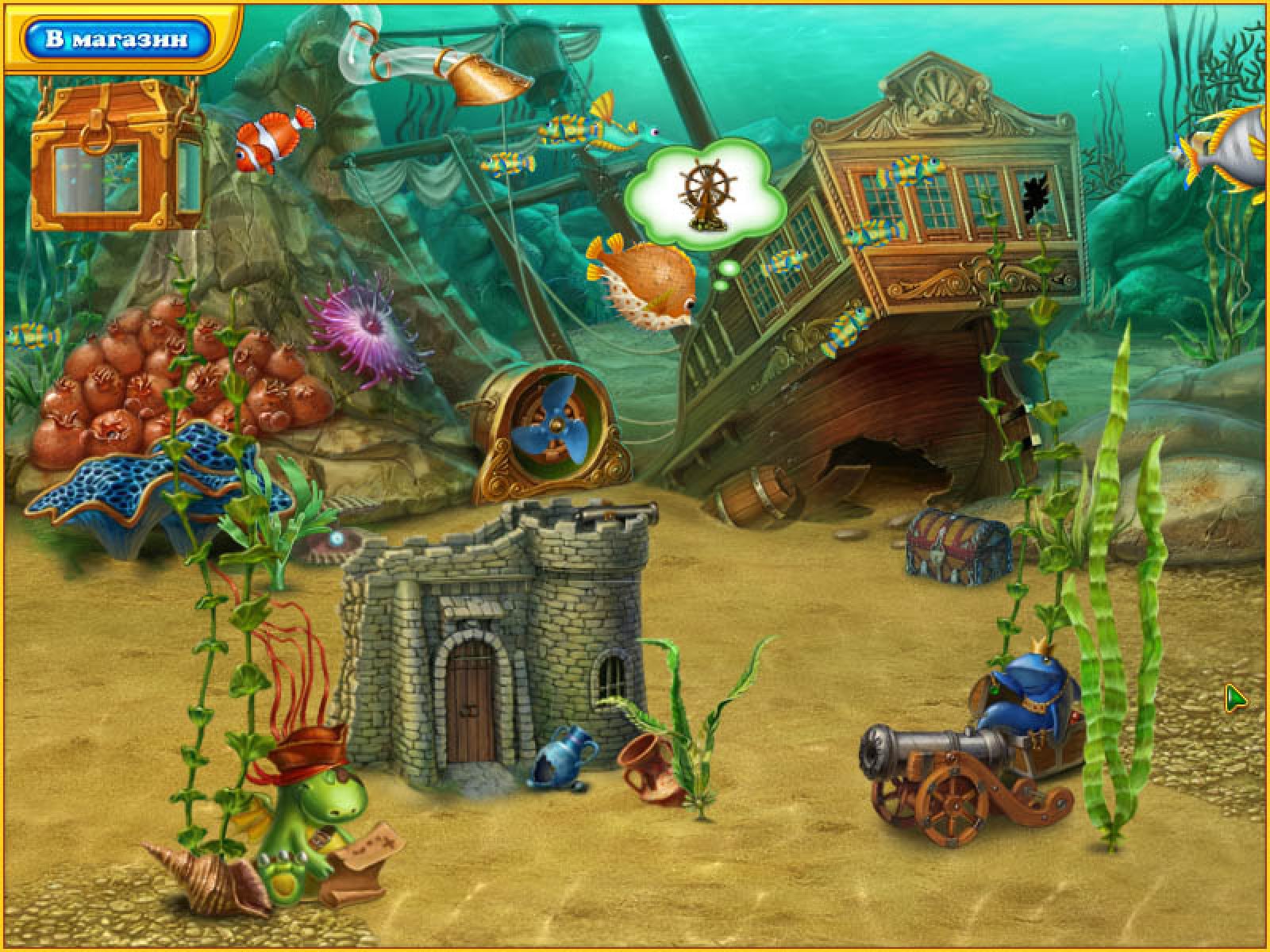1270x952 pixels.
Task: Open the shop with the «В магазин» button
Action: click(x=117, y=39)
